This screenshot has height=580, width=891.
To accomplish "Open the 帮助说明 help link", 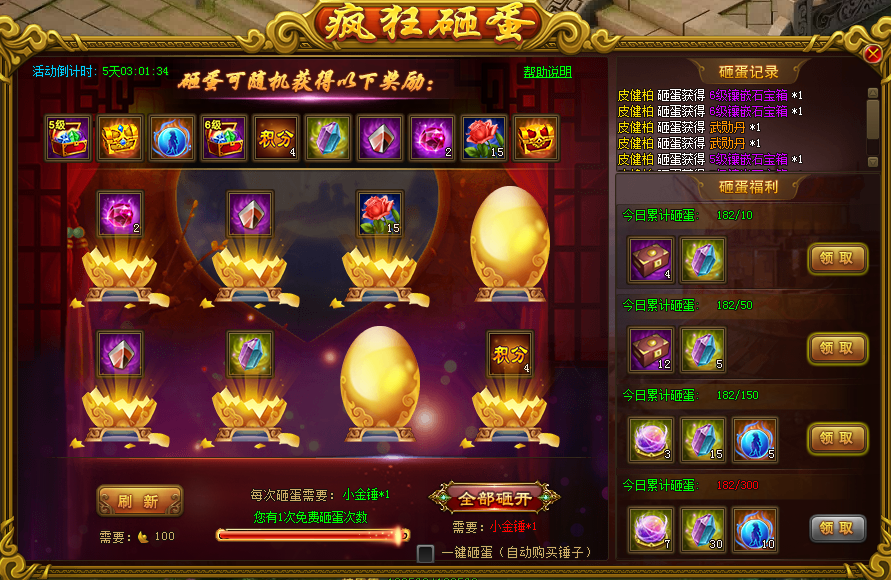I will [x=547, y=72].
